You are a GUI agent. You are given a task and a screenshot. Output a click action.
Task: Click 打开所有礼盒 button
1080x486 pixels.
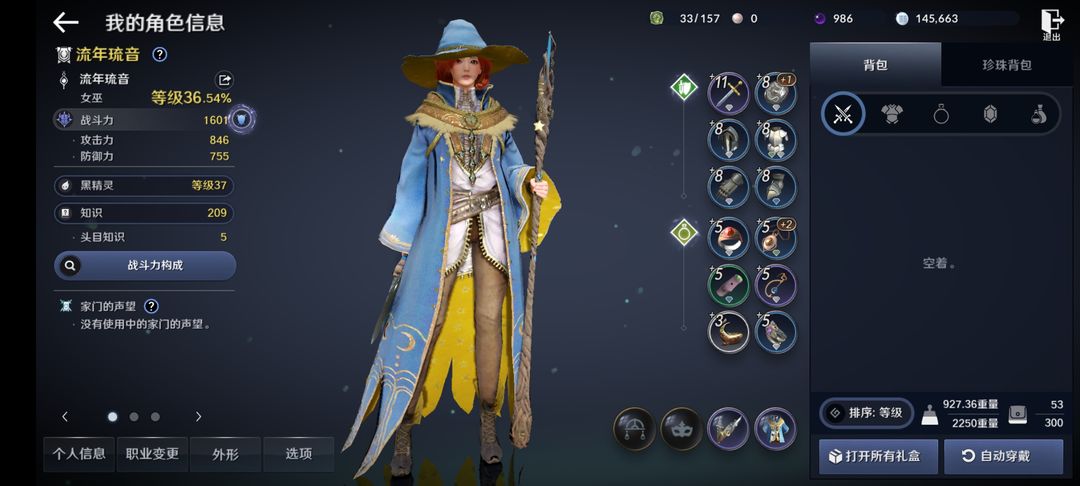pos(878,456)
